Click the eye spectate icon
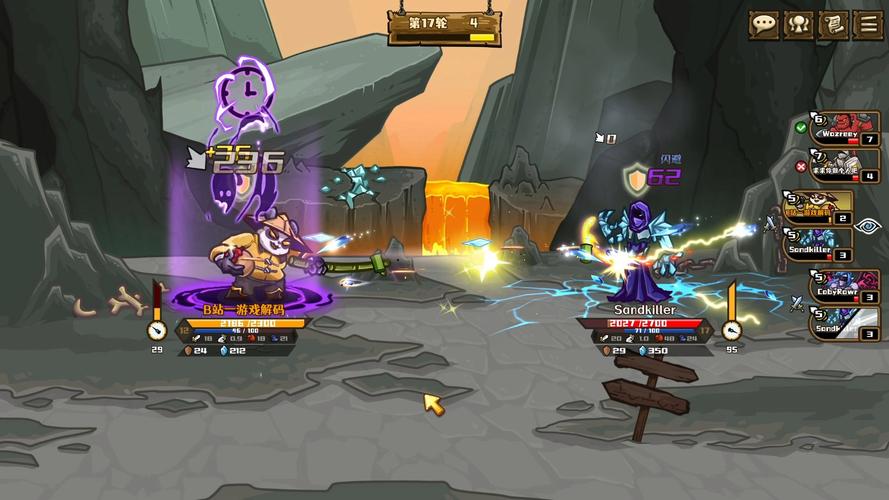Screen dimensions: 889x500 click(868, 226)
